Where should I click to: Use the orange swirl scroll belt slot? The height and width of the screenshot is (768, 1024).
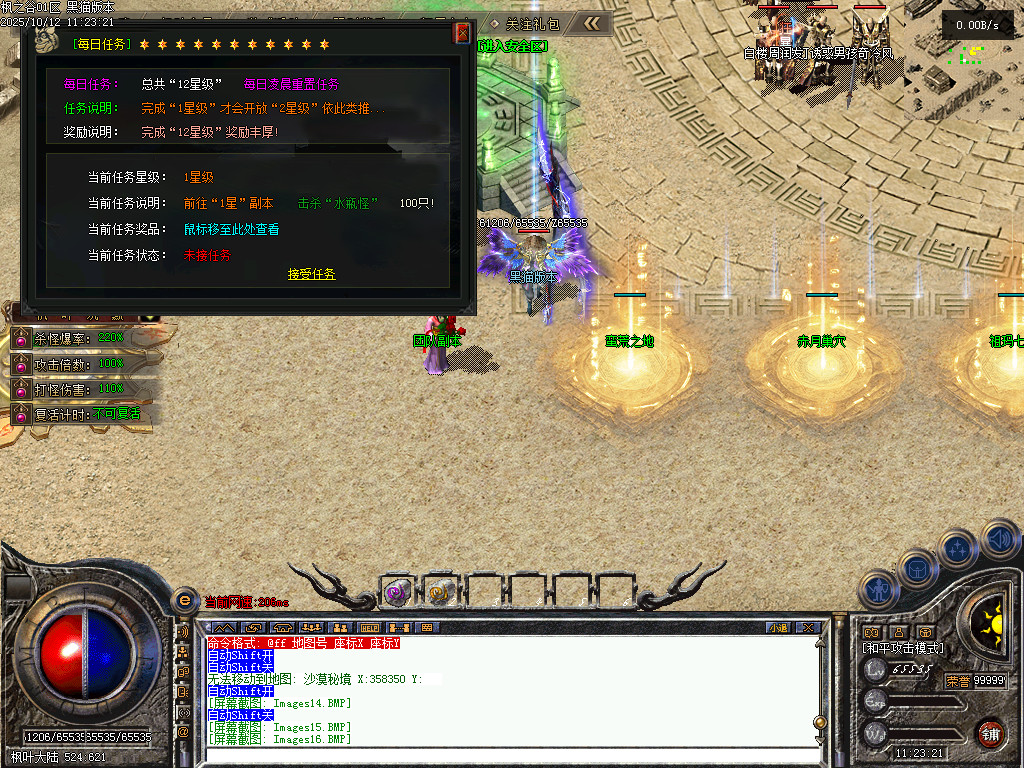coord(440,592)
